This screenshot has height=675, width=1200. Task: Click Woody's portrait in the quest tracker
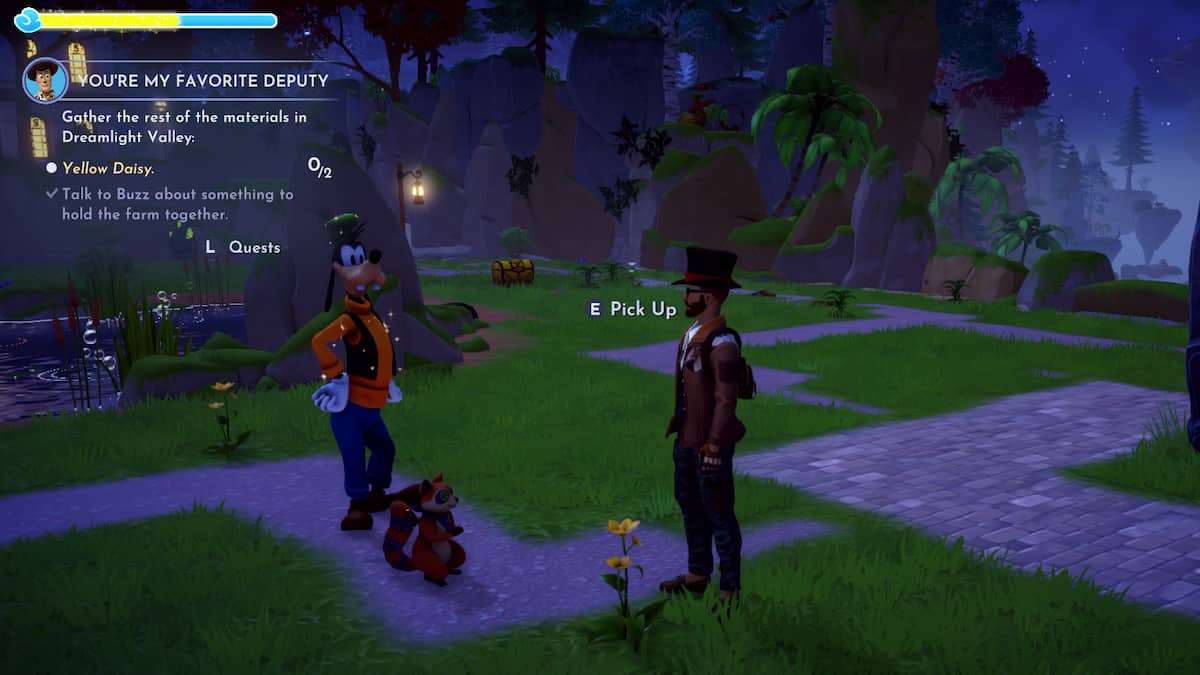click(45, 80)
